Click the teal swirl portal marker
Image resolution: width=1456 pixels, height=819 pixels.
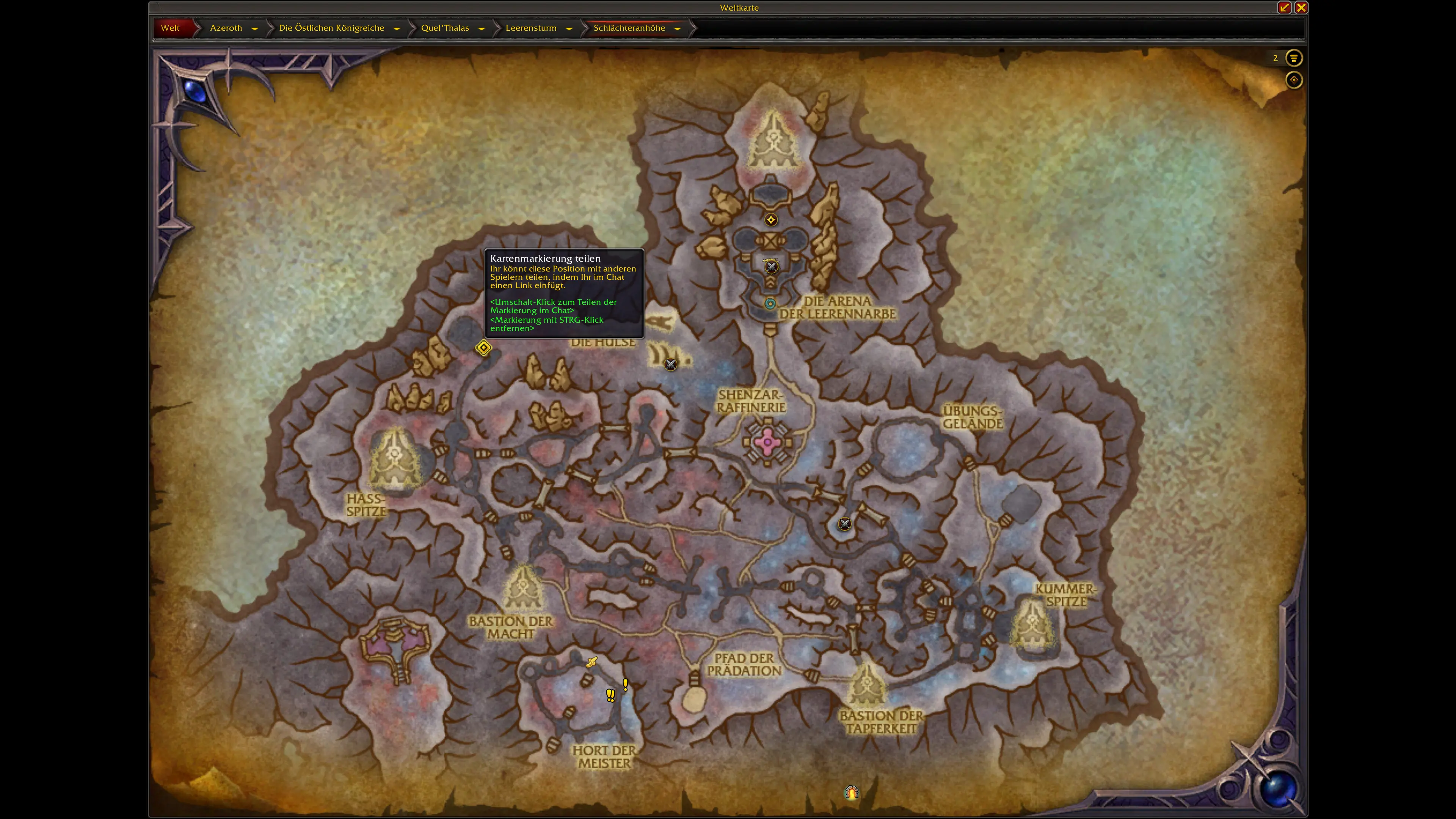[x=770, y=303]
